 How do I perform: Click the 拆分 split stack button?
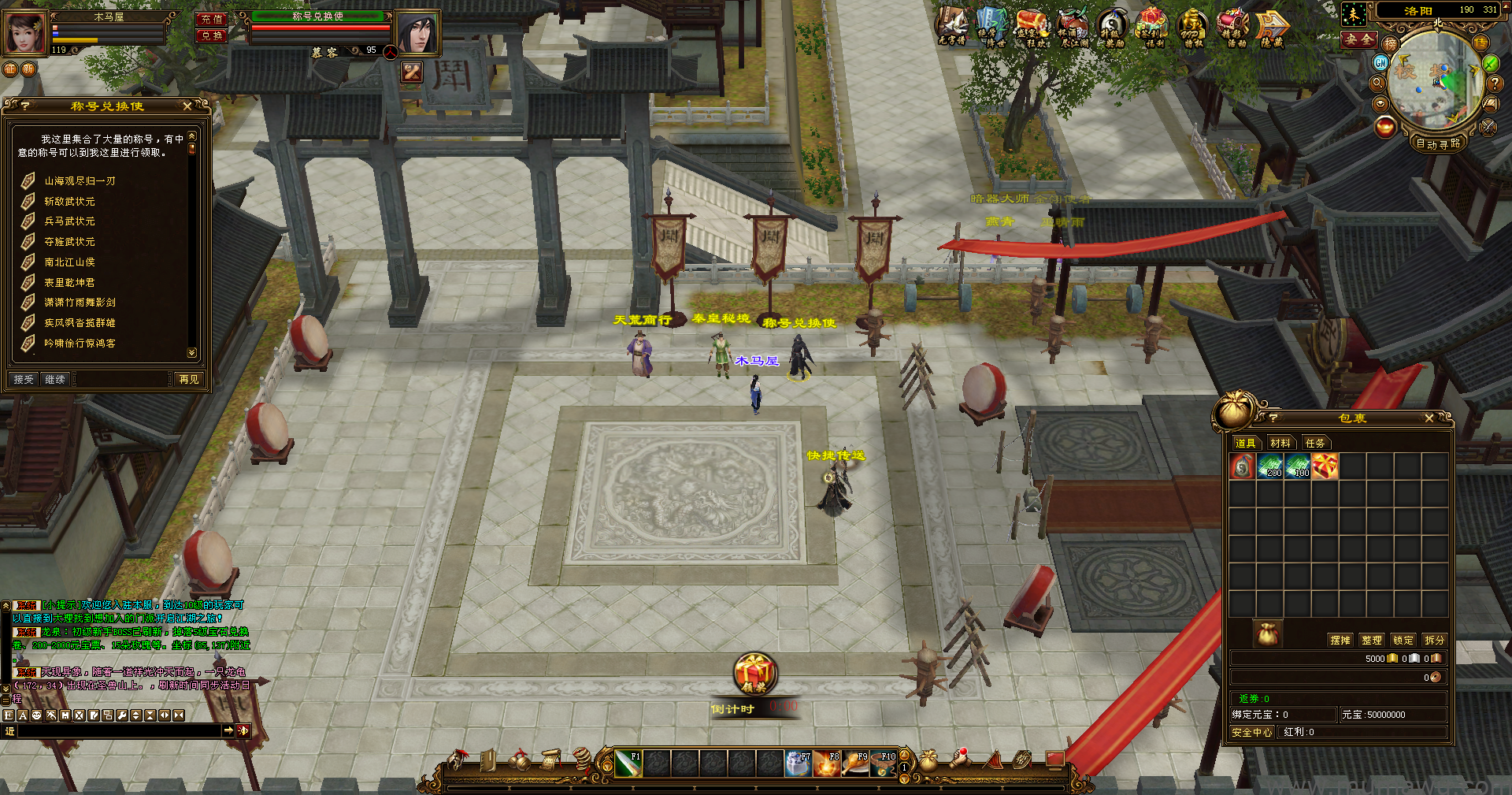pyautogui.click(x=1434, y=640)
